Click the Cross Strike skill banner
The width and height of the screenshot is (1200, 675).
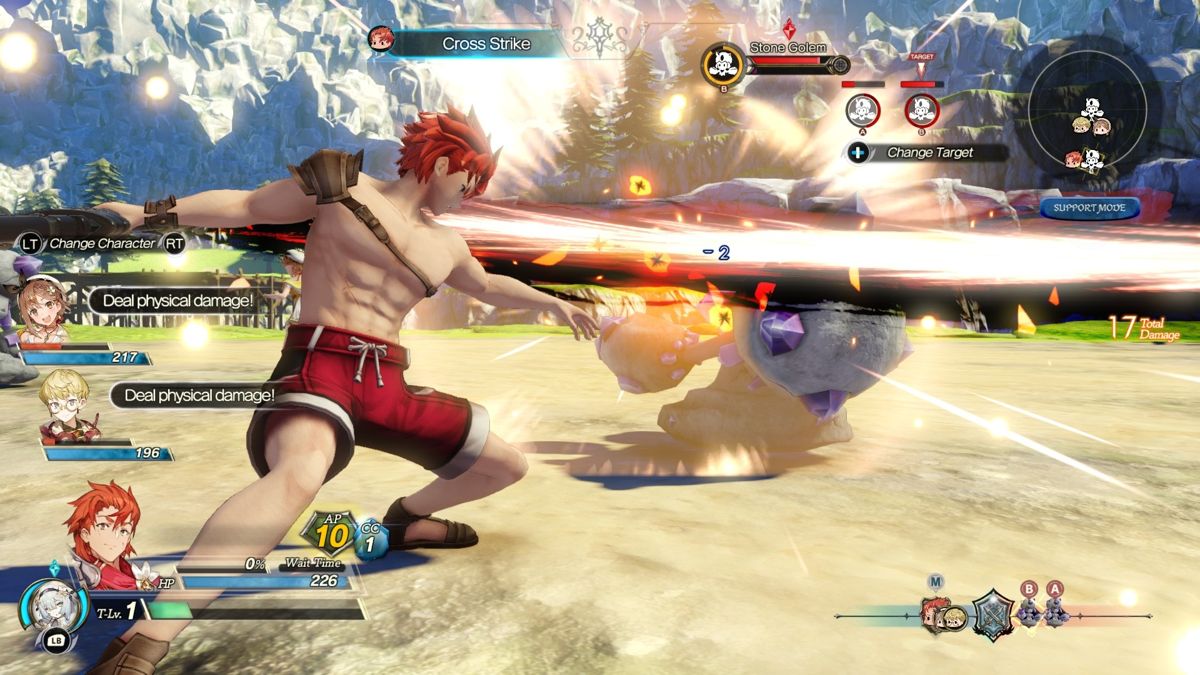(470, 43)
